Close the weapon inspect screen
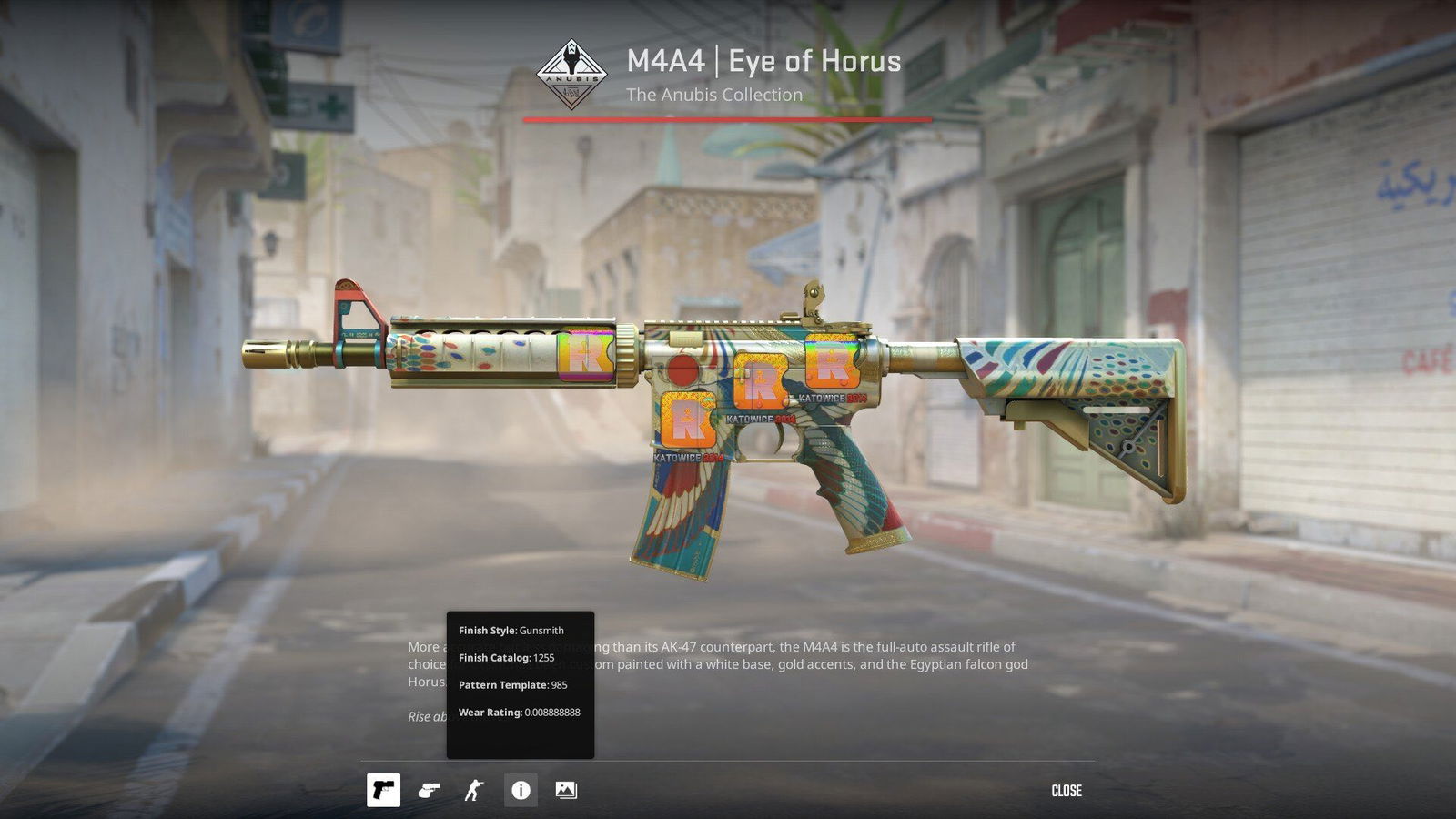This screenshot has height=819, width=1456. tap(1066, 791)
